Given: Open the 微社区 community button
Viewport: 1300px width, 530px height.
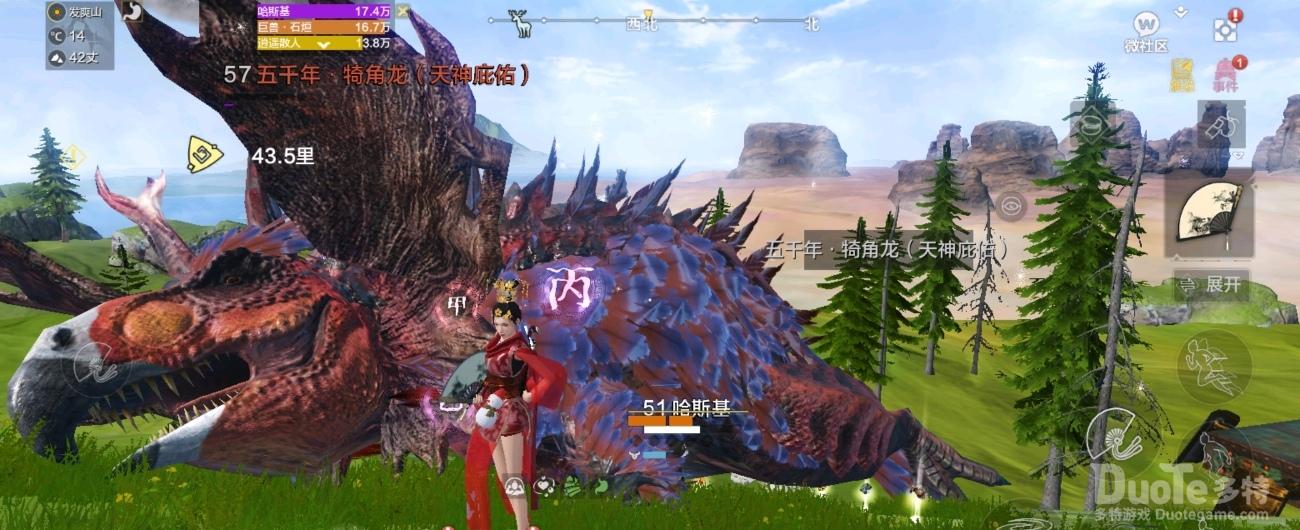Looking at the screenshot, I should tap(1146, 30).
